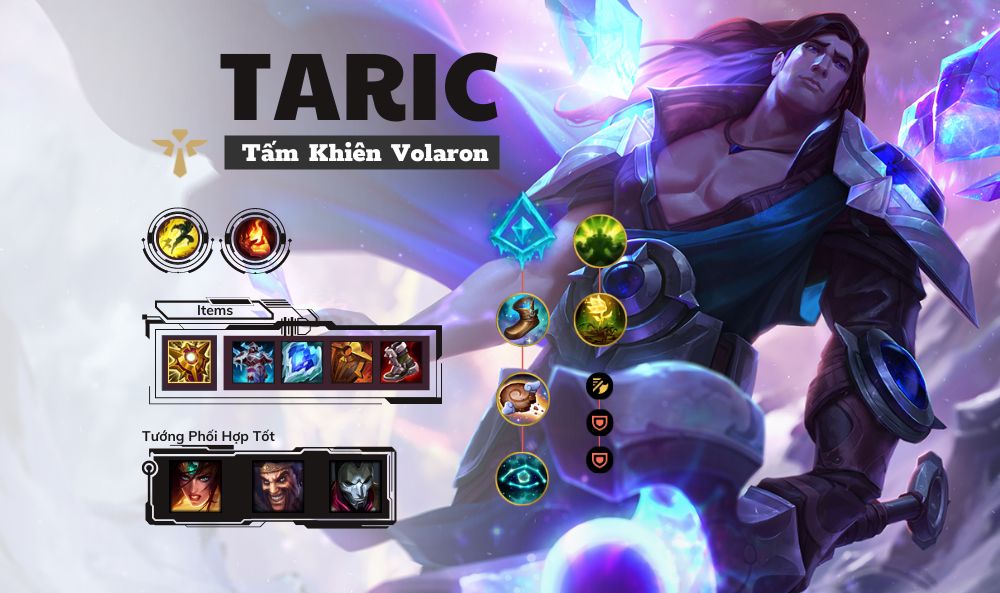1000x593 pixels.
Task: Select the Flash summoner spell icon
Action: tap(180, 240)
